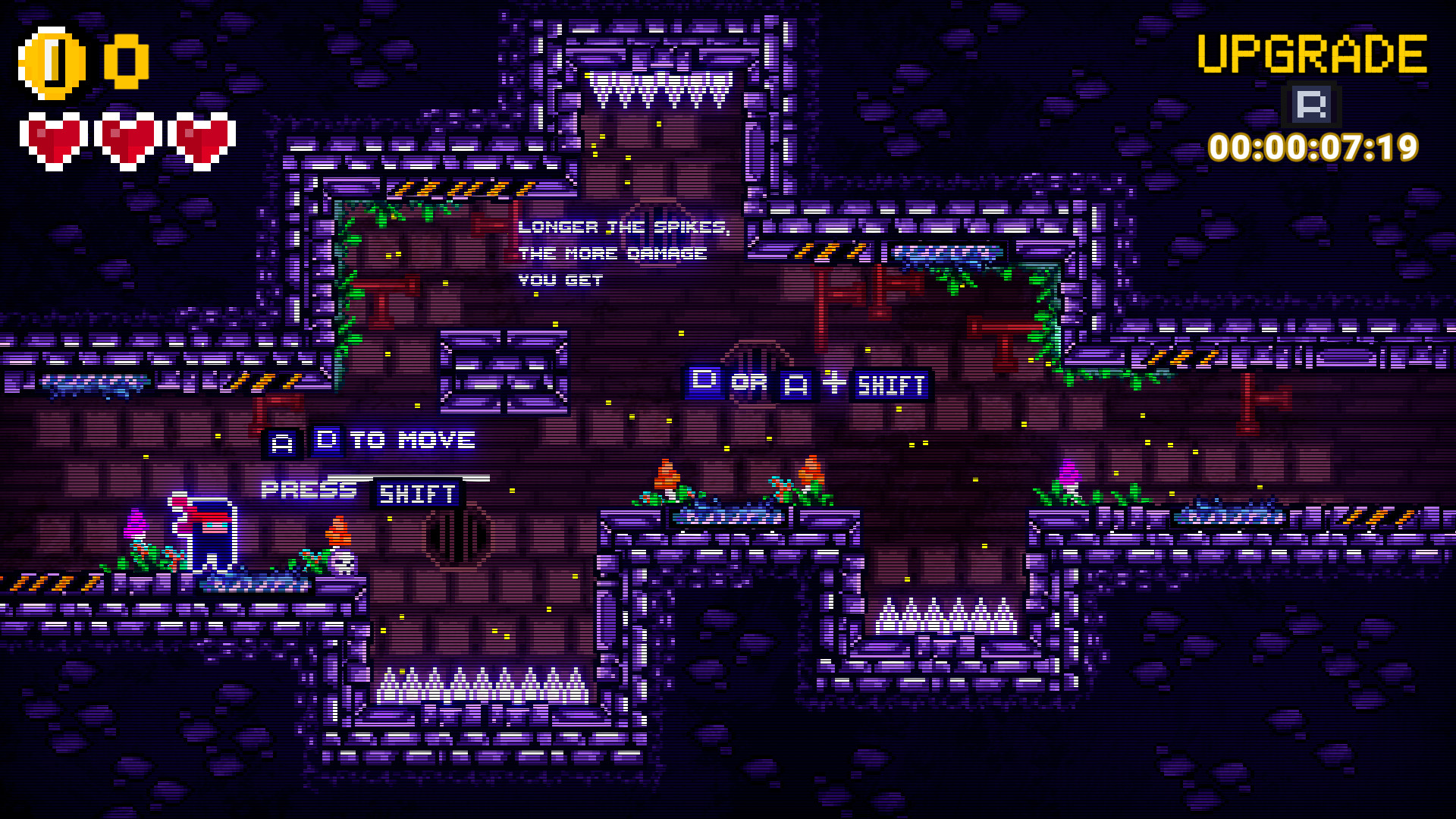The image size is (1456, 819).
Task: Click the orange mushroom near the center
Action: tap(668, 474)
